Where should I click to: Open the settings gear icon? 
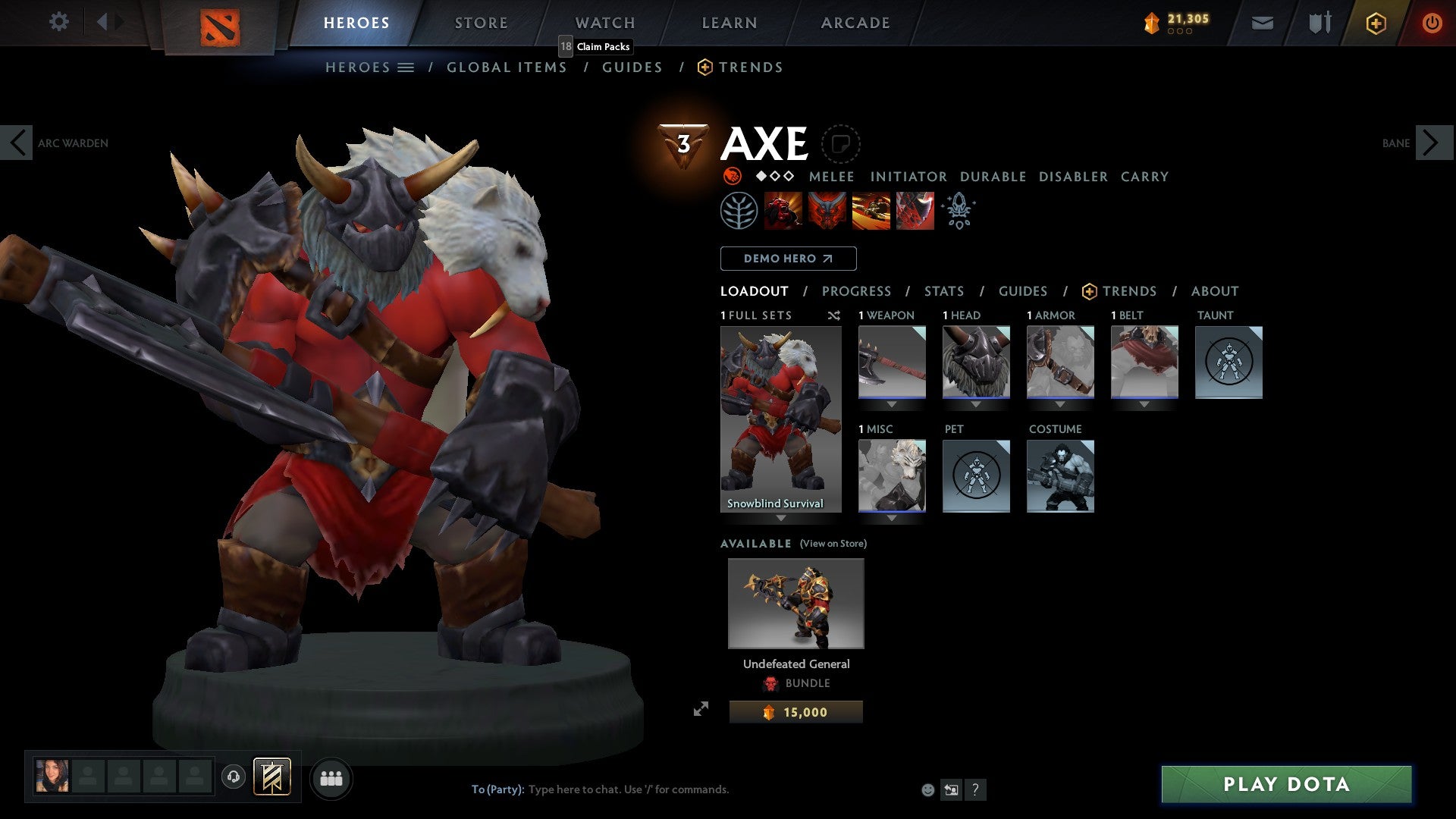(x=58, y=22)
